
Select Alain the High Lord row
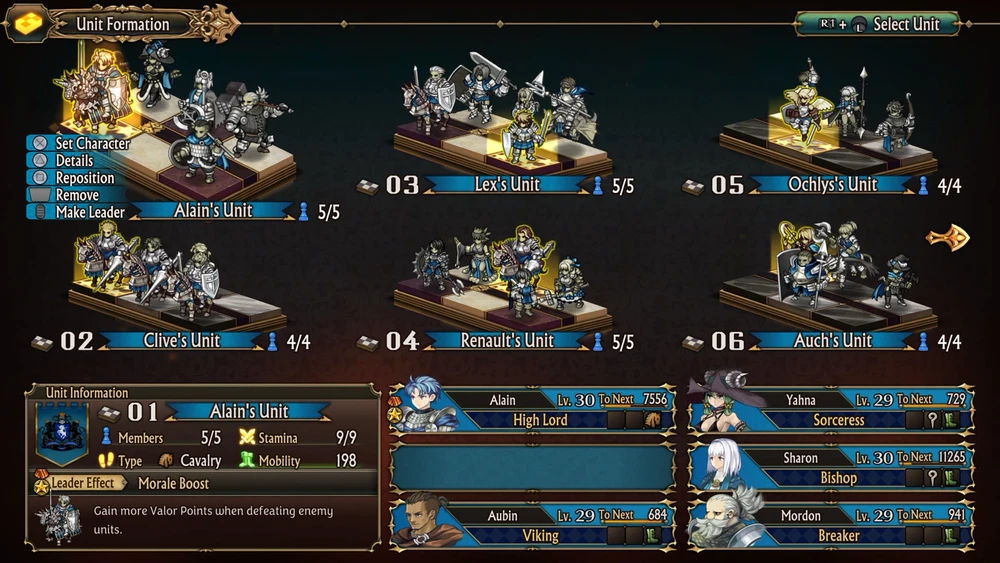point(532,410)
